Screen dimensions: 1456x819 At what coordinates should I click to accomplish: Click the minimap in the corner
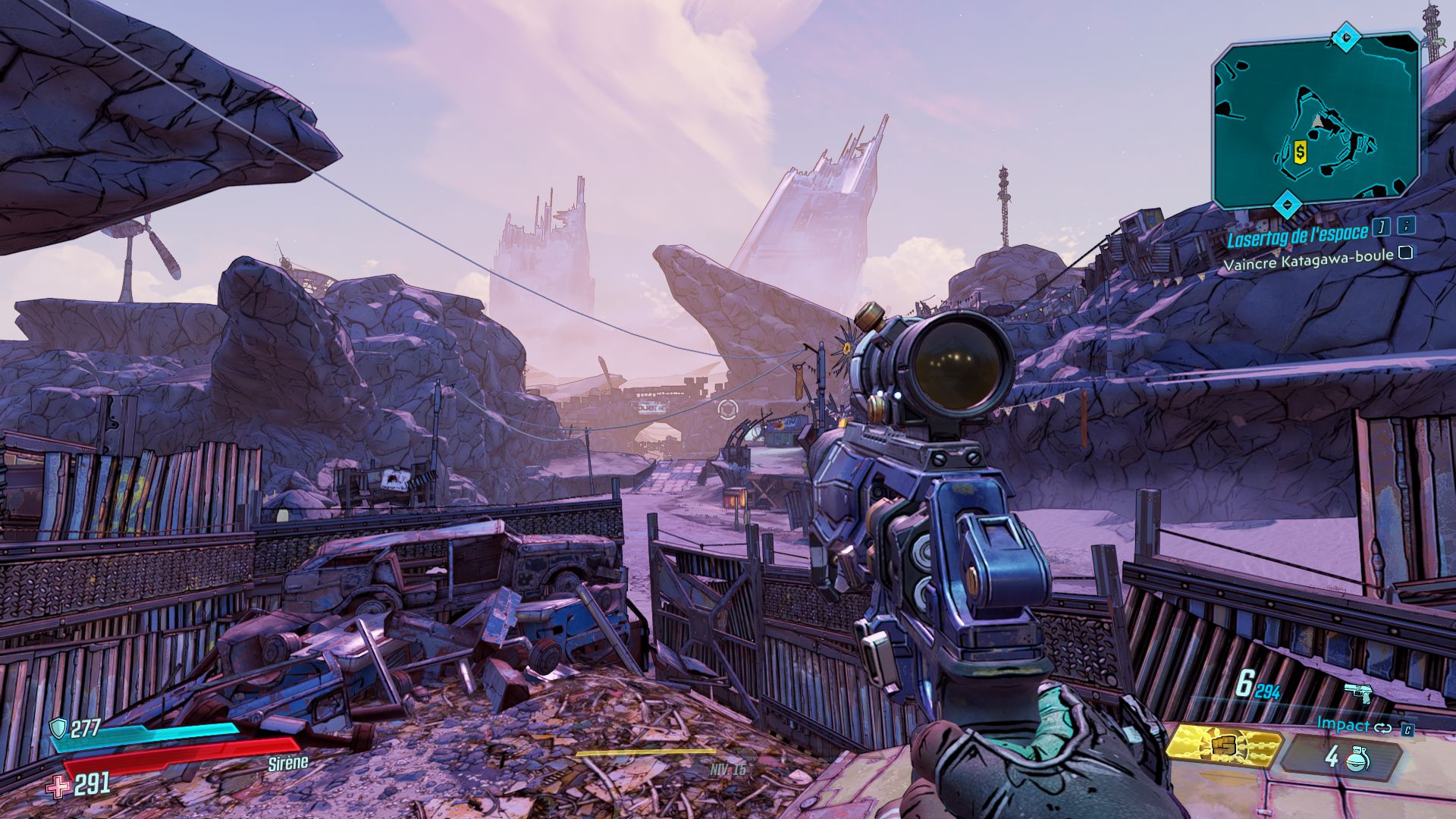point(1316,121)
